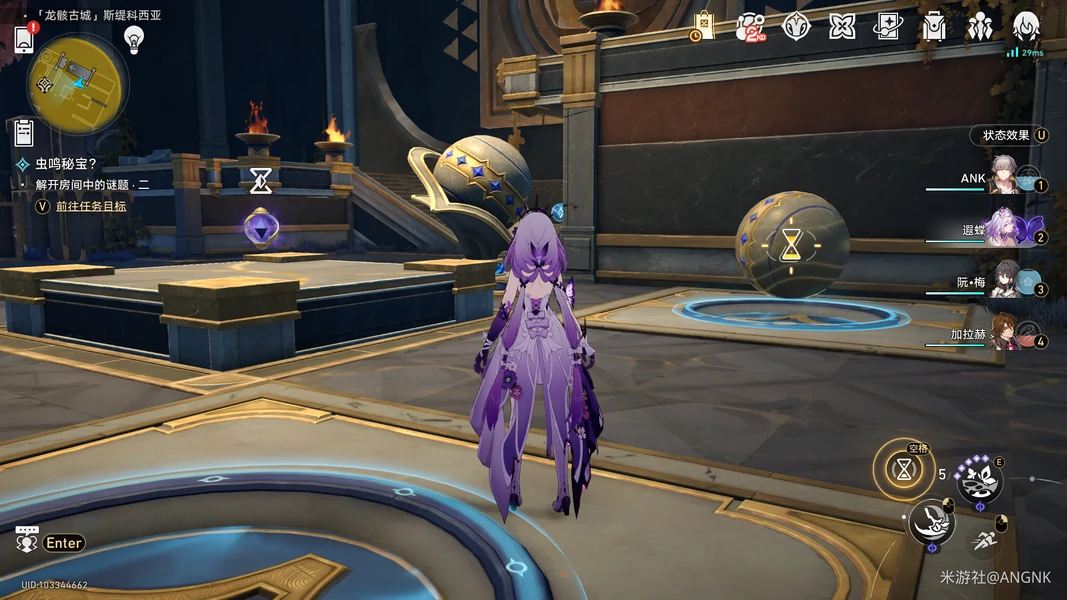Open the ram-head compass icon
Screen dimensions: 1067x600
click(796, 27)
